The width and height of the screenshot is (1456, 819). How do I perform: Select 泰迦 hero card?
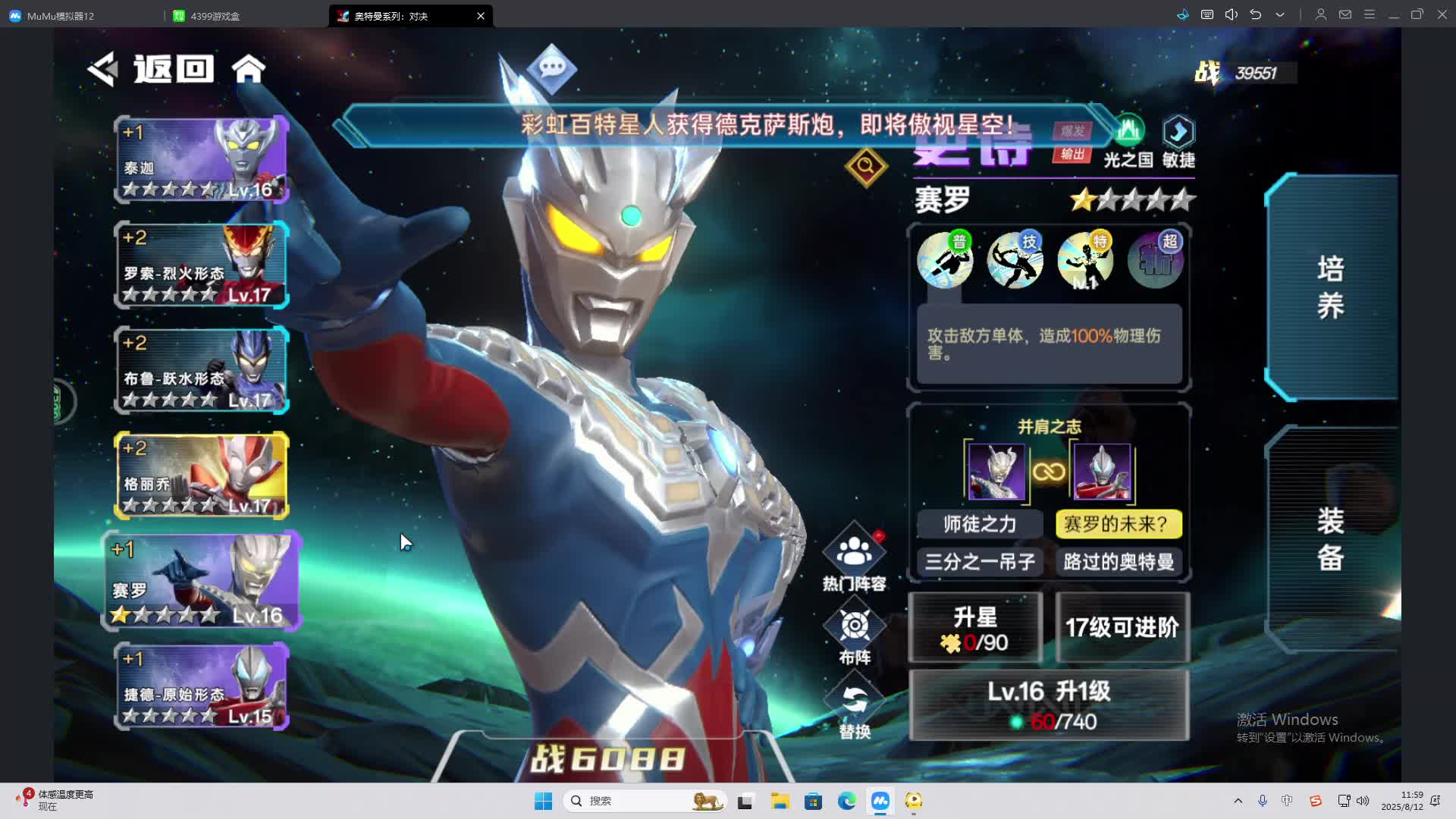pos(202,160)
